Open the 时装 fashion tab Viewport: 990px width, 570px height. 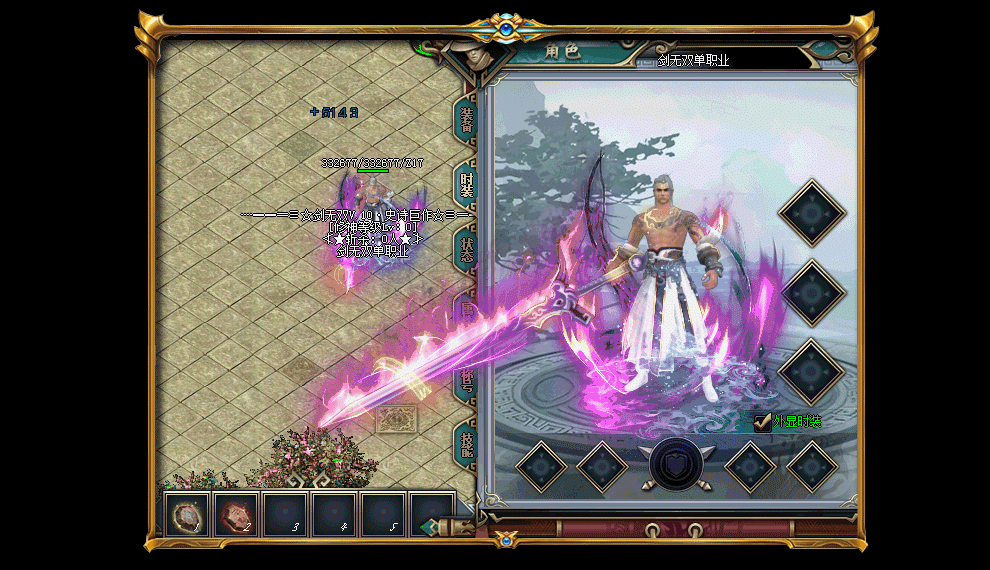point(467,184)
